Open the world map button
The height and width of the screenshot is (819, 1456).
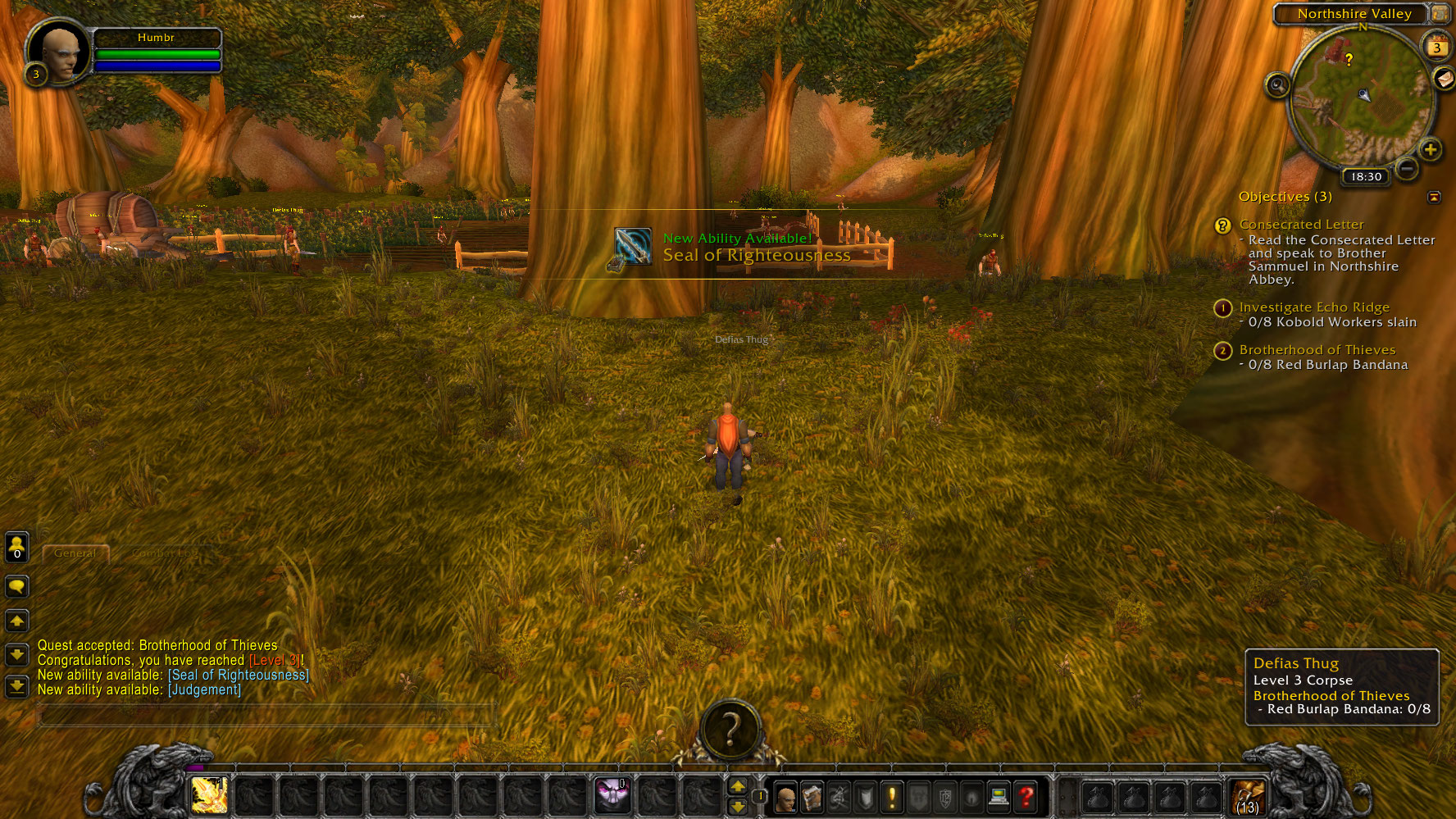1439,14
